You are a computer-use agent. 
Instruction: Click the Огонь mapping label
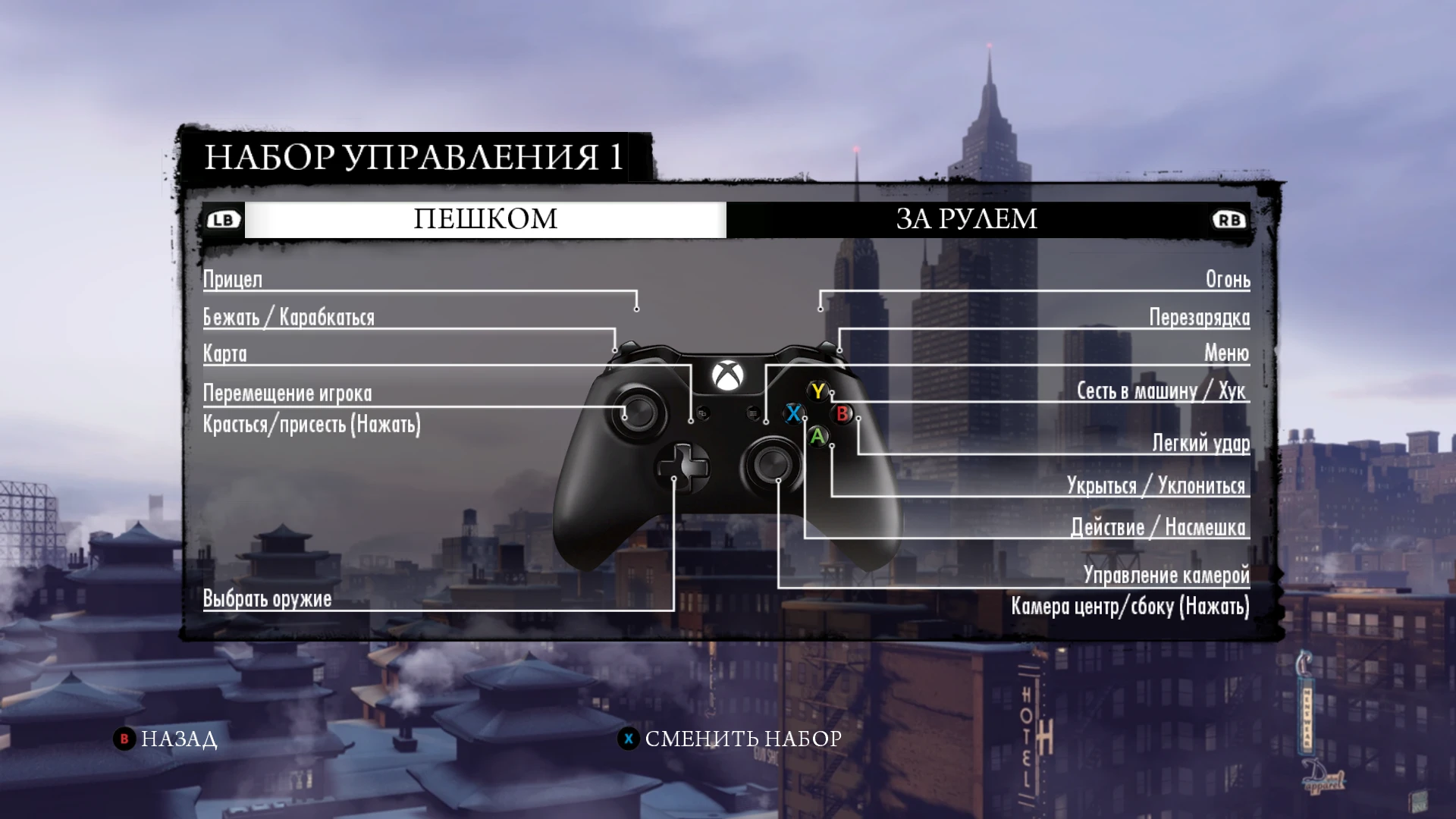click(1228, 280)
